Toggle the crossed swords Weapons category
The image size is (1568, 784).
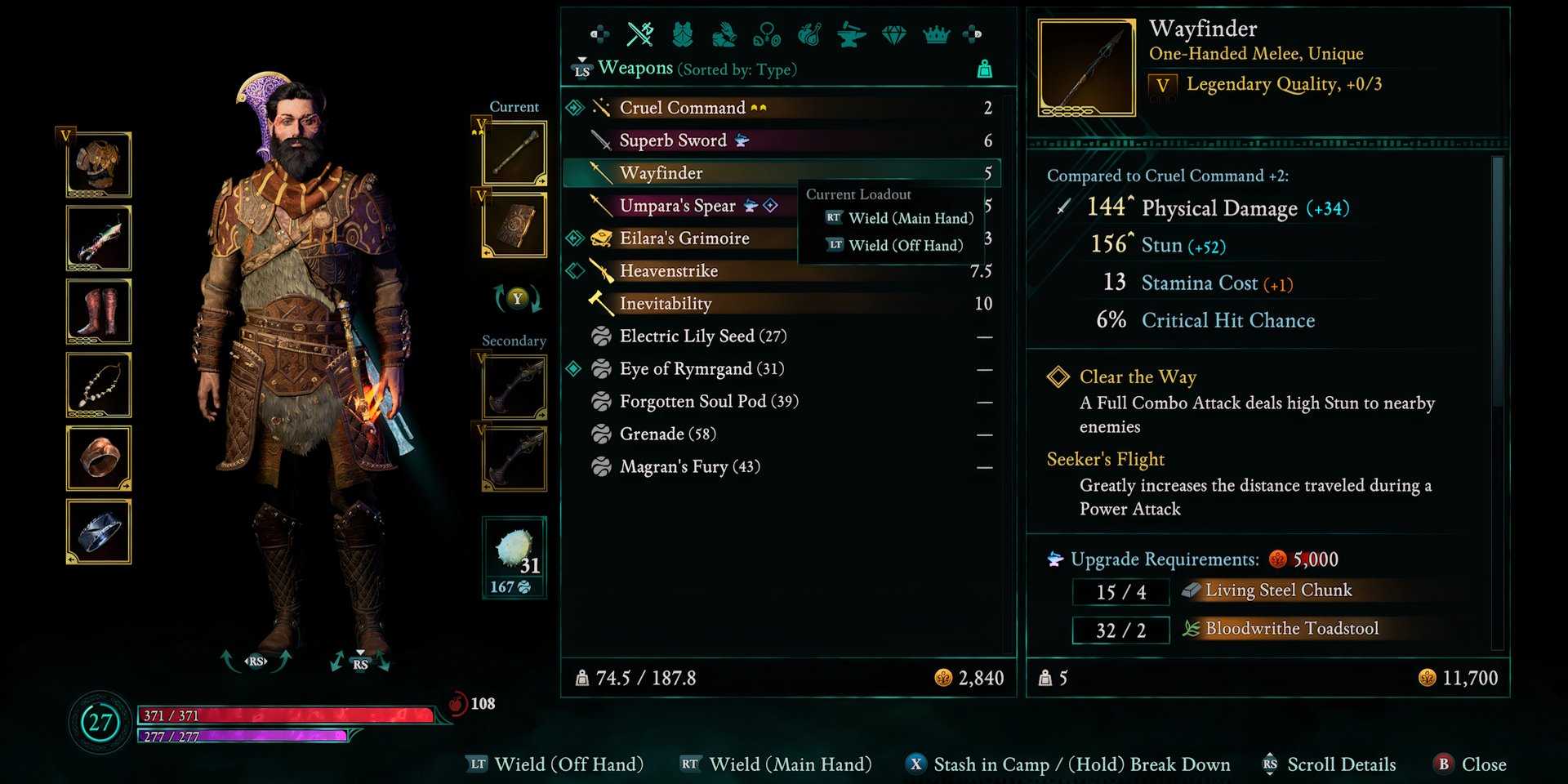639,33
